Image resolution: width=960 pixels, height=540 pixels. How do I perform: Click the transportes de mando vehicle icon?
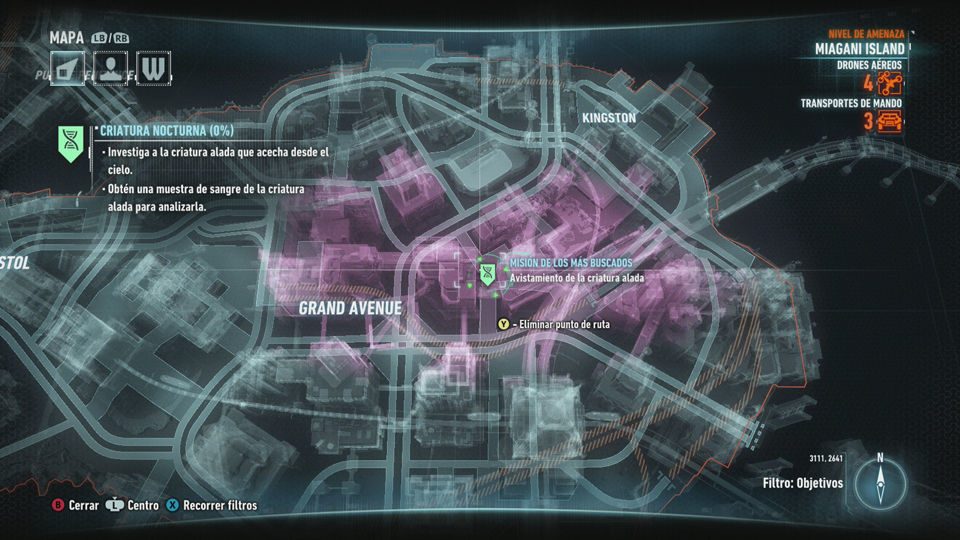[x=890, y=122]
